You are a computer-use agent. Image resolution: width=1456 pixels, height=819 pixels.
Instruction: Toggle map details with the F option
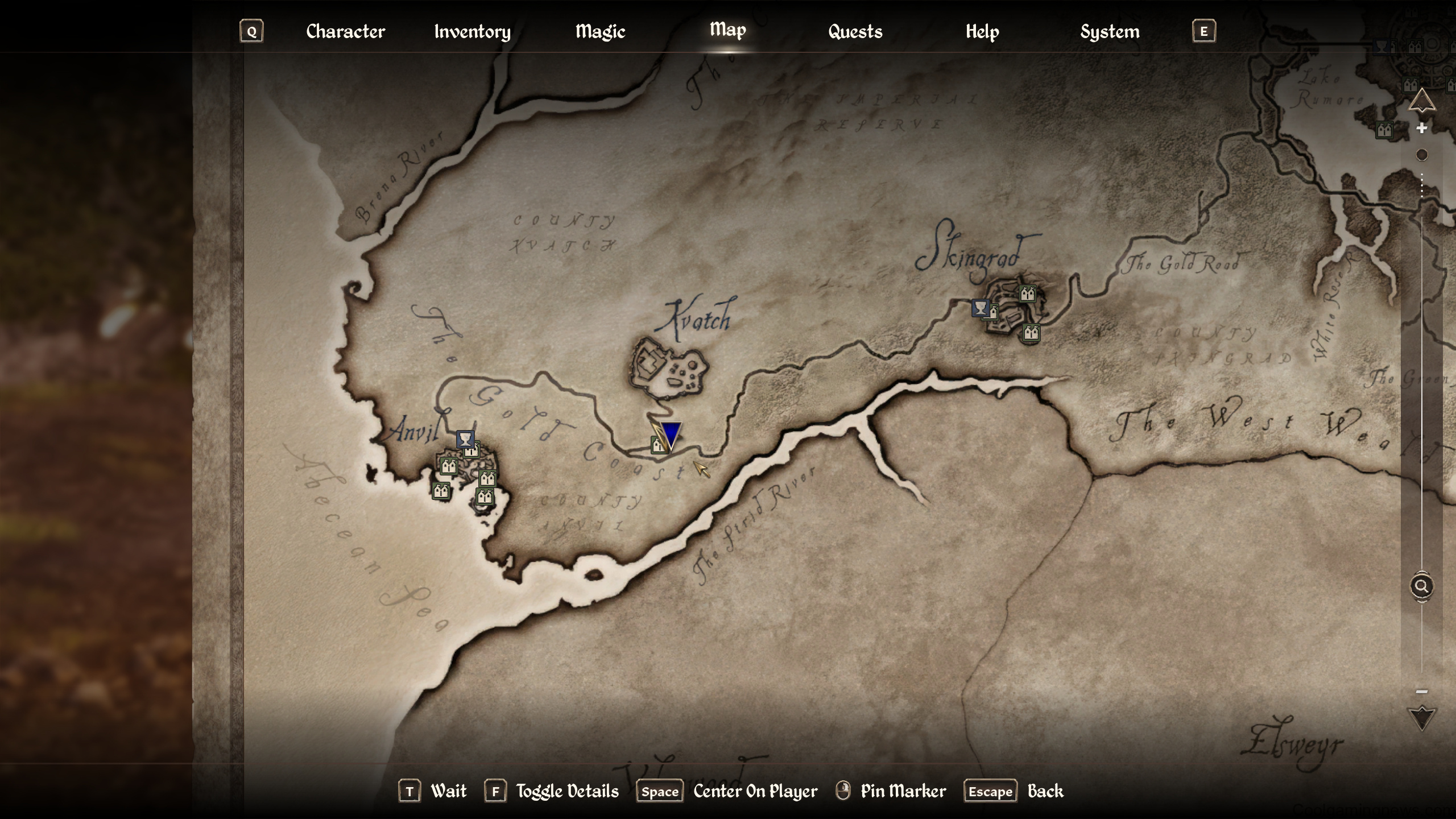coord(495,791)
